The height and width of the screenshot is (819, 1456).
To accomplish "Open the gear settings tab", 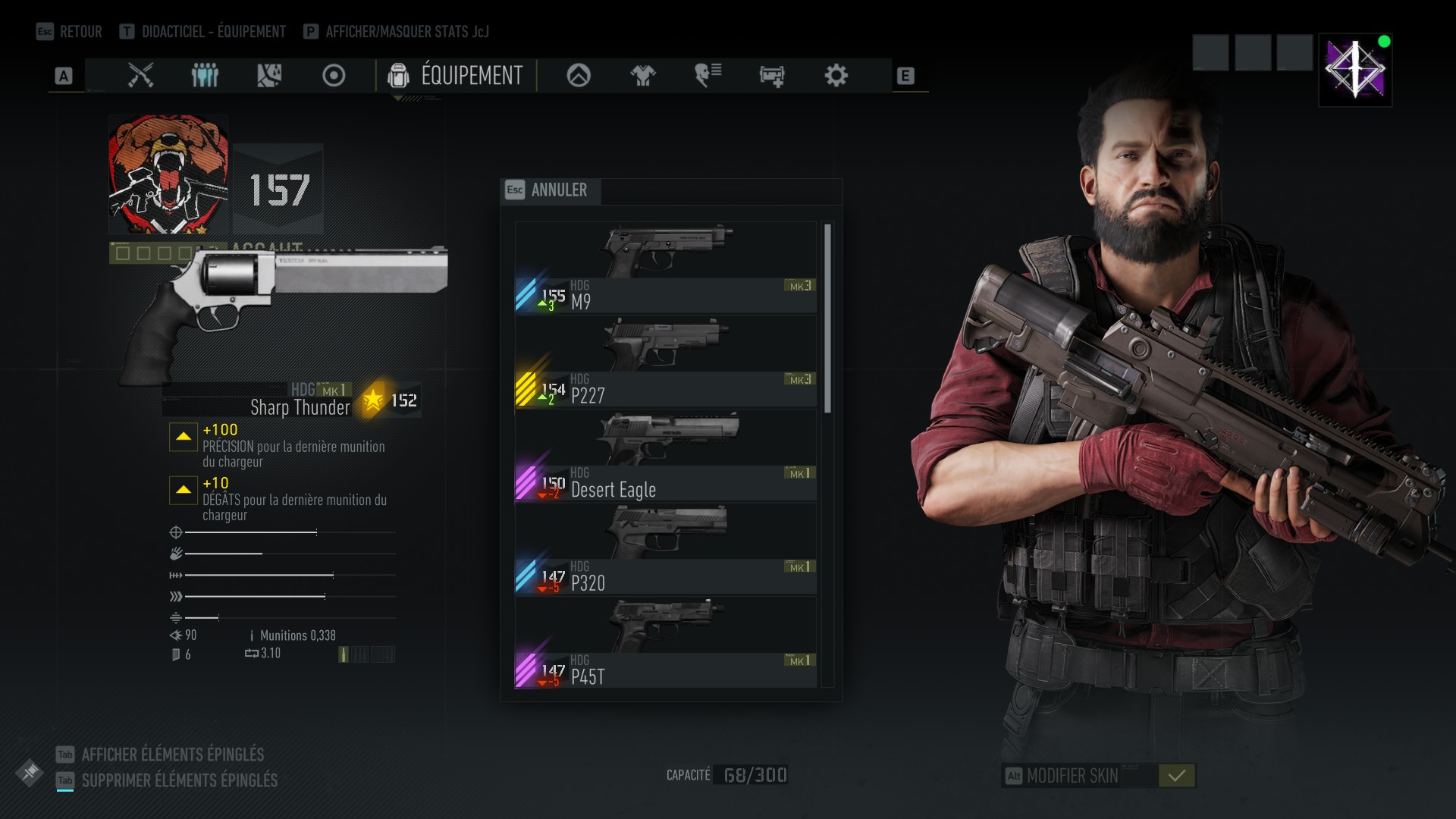I will tap(836, 76).
